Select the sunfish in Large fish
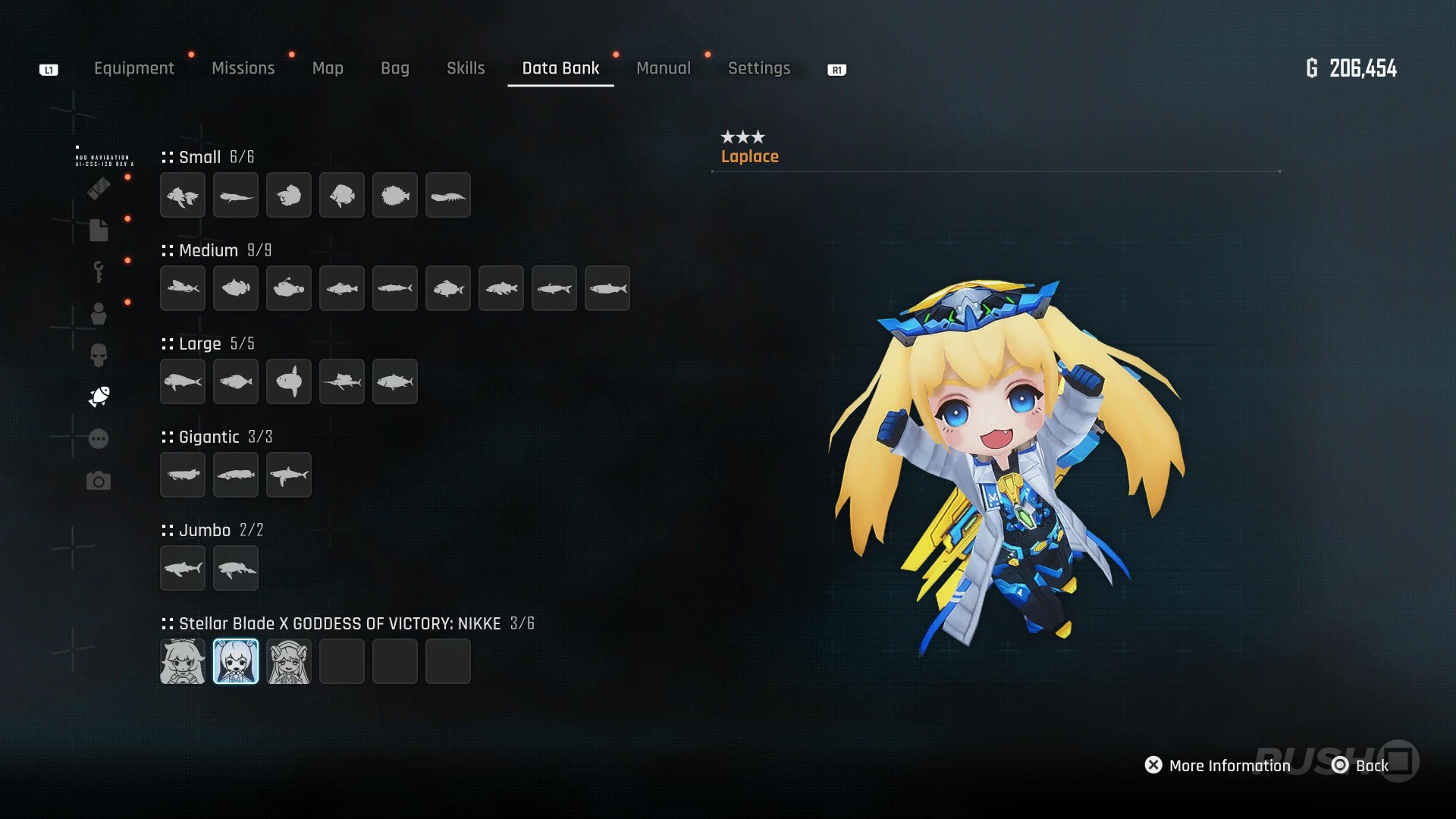This screenshot has height=819, width=1456. click(289, 381)
